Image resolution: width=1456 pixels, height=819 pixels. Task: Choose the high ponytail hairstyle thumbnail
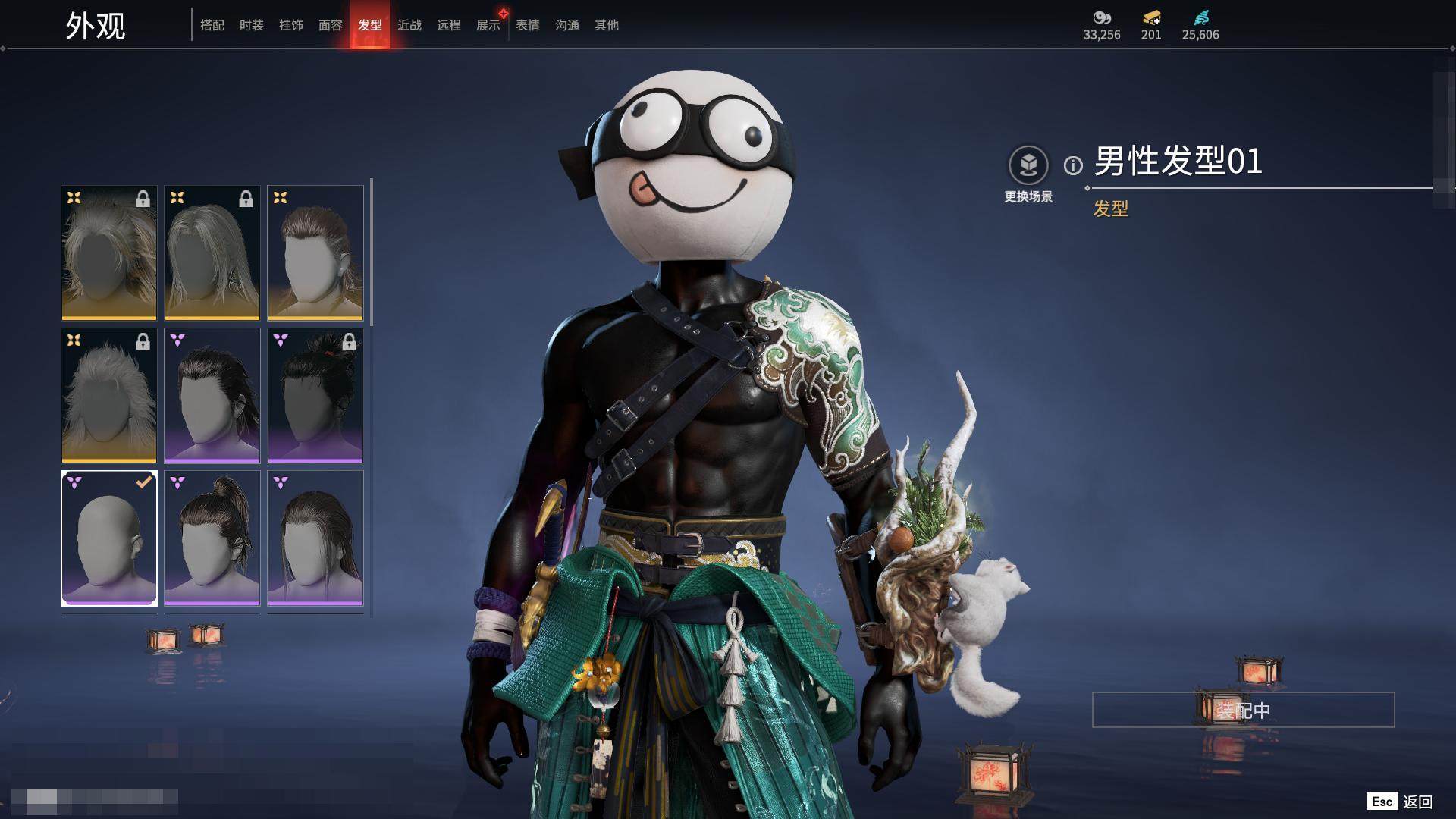tap(212, 538)
